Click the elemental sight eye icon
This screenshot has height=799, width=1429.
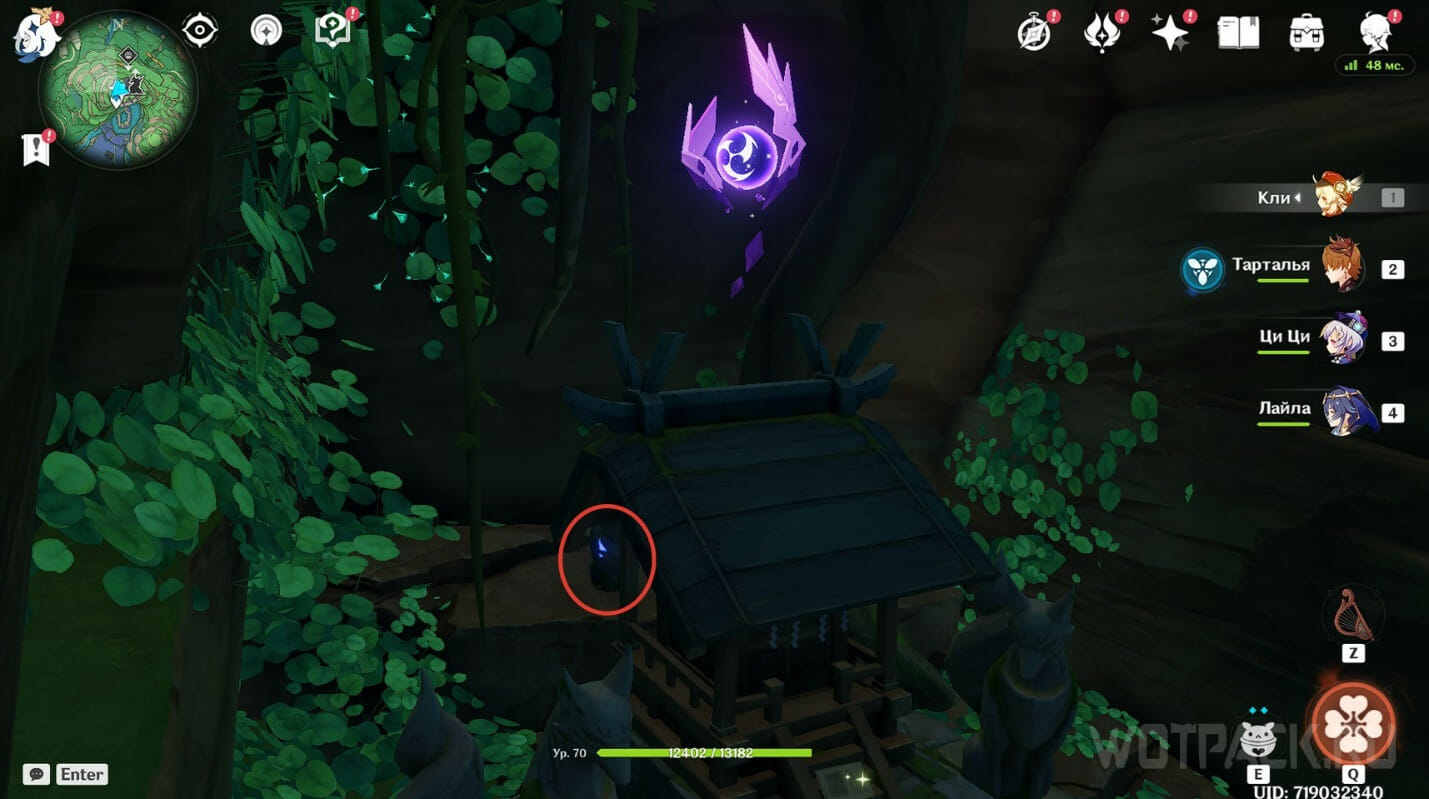(x=200, y=29)
